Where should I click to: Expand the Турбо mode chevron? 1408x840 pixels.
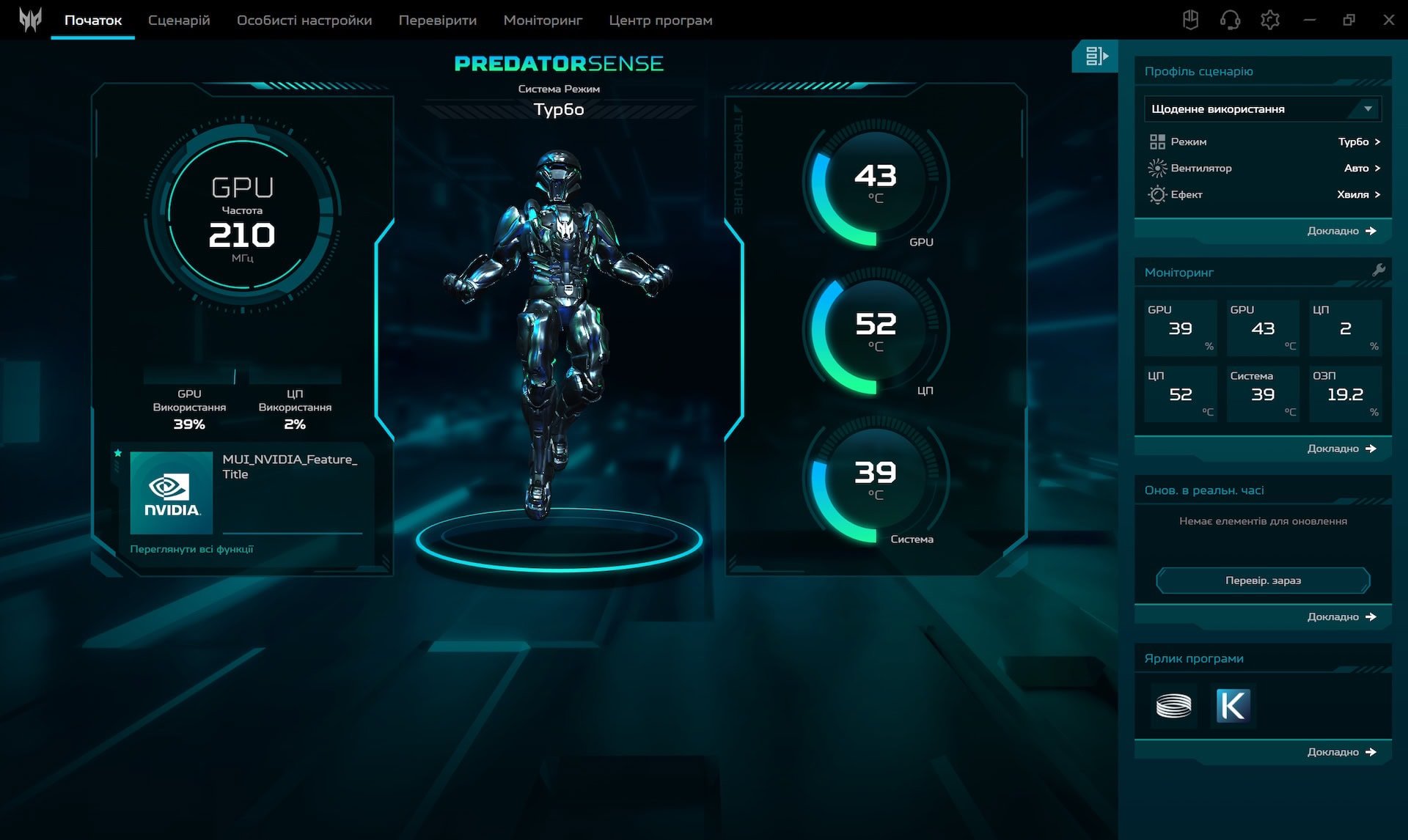point(1378,141)
